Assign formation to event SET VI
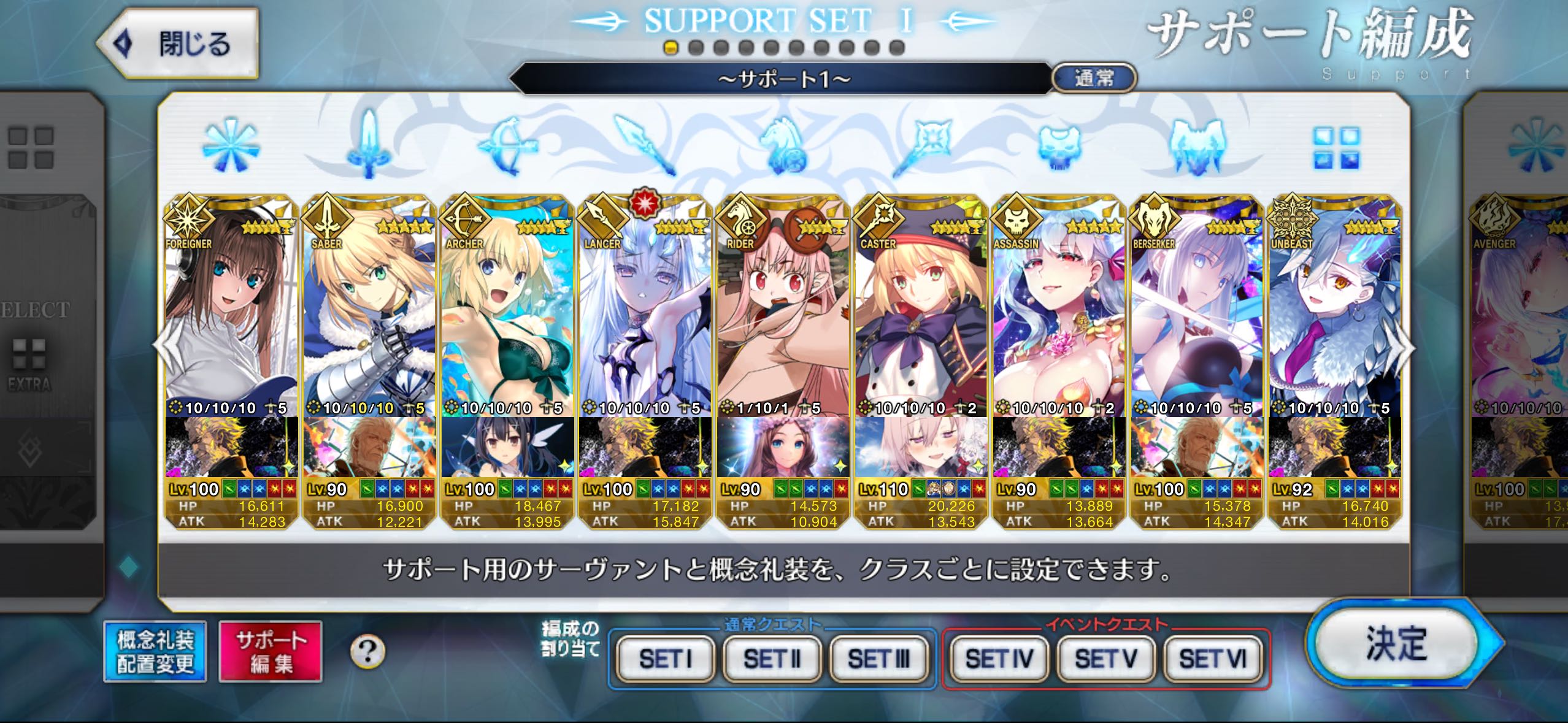 (x=1213, y=659)
